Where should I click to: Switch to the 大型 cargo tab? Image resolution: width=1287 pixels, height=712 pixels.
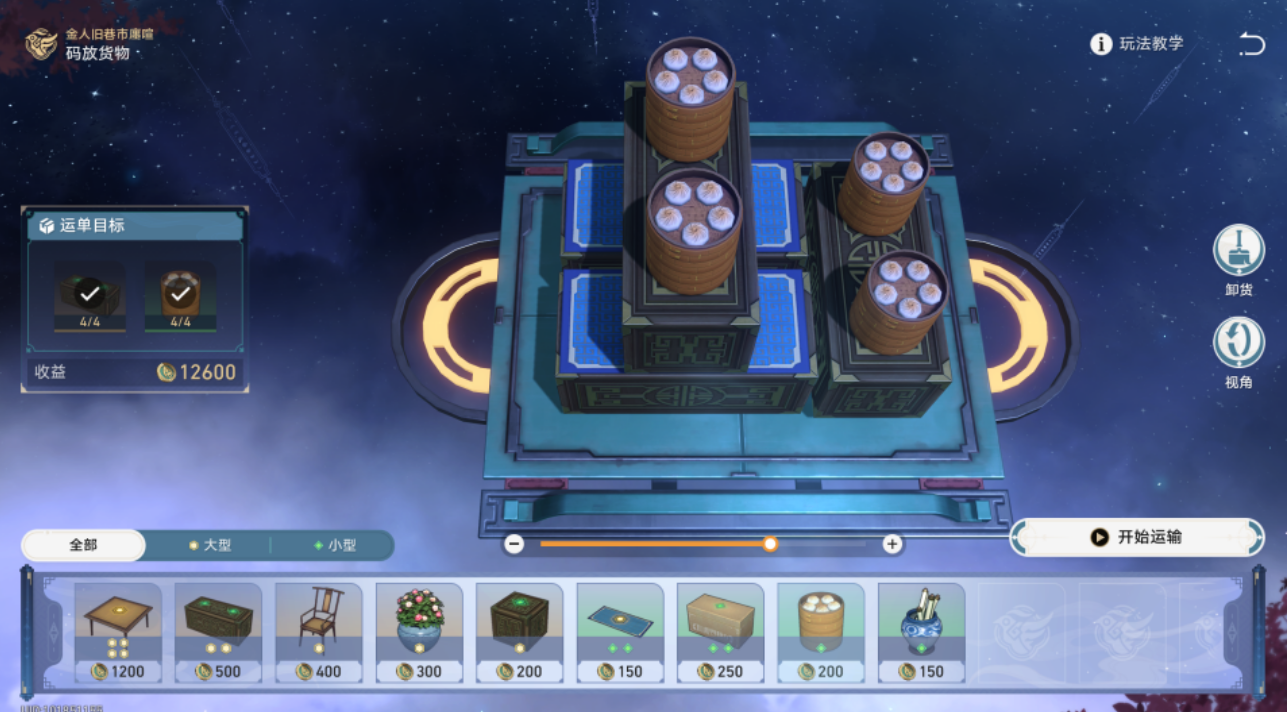coord(209,545)
